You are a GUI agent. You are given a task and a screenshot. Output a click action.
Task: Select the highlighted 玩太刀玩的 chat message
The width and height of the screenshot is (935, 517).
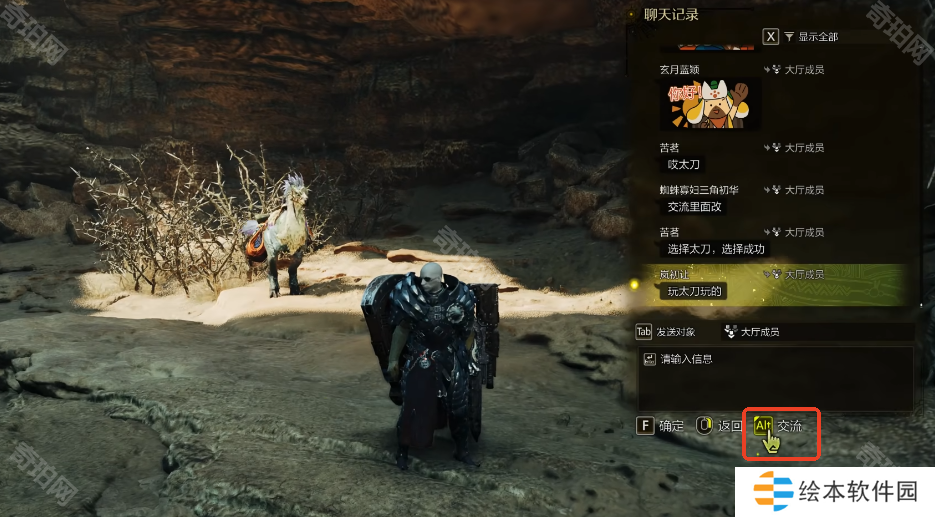coord(696,291)
